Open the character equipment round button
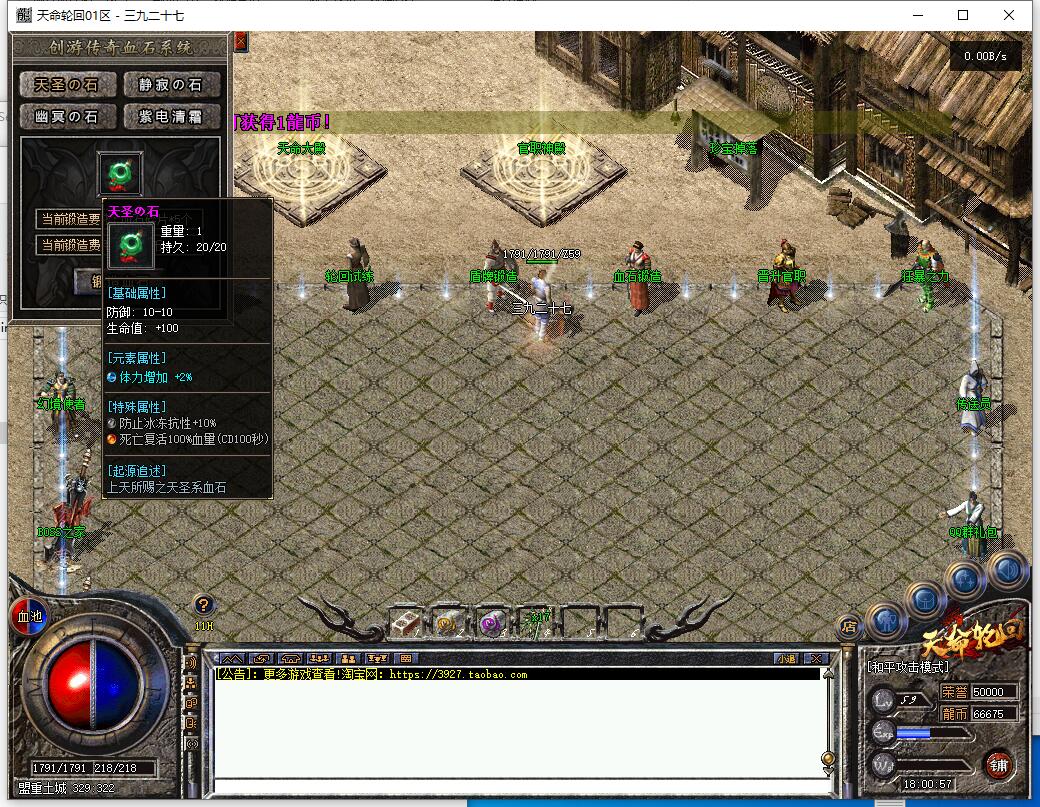This screenshot has height=807, width=1040. click(x=887, y=620)
